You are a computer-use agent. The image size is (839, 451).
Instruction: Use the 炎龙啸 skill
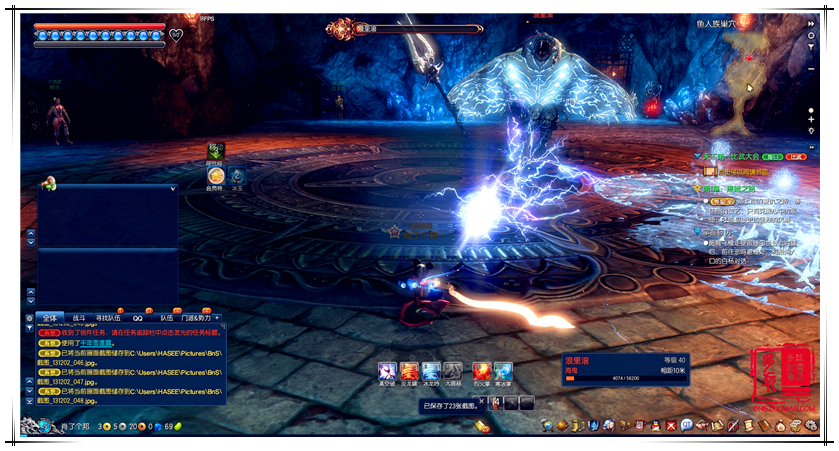[409, 371]
